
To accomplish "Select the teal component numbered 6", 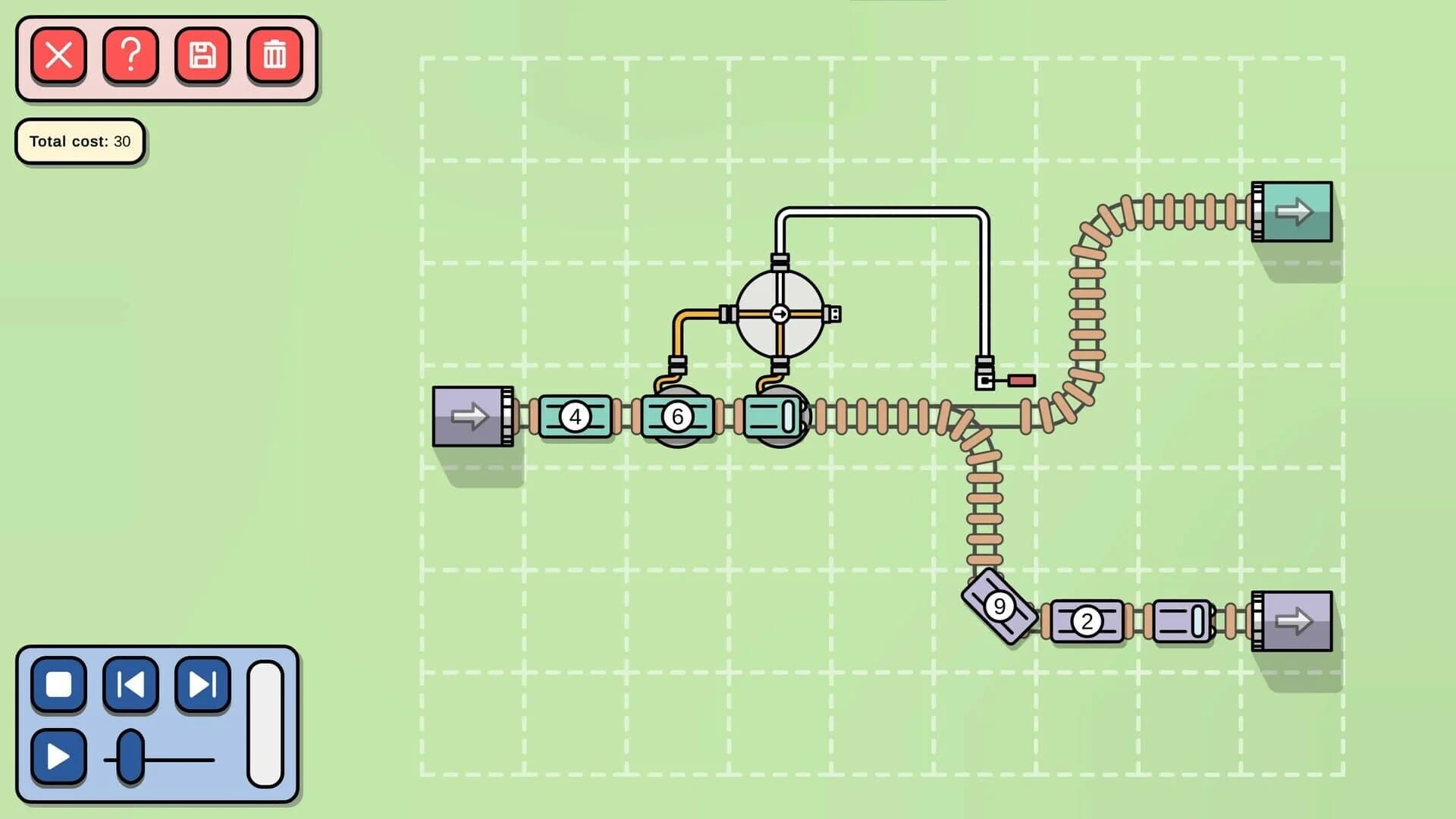I will tap(677, 416).
